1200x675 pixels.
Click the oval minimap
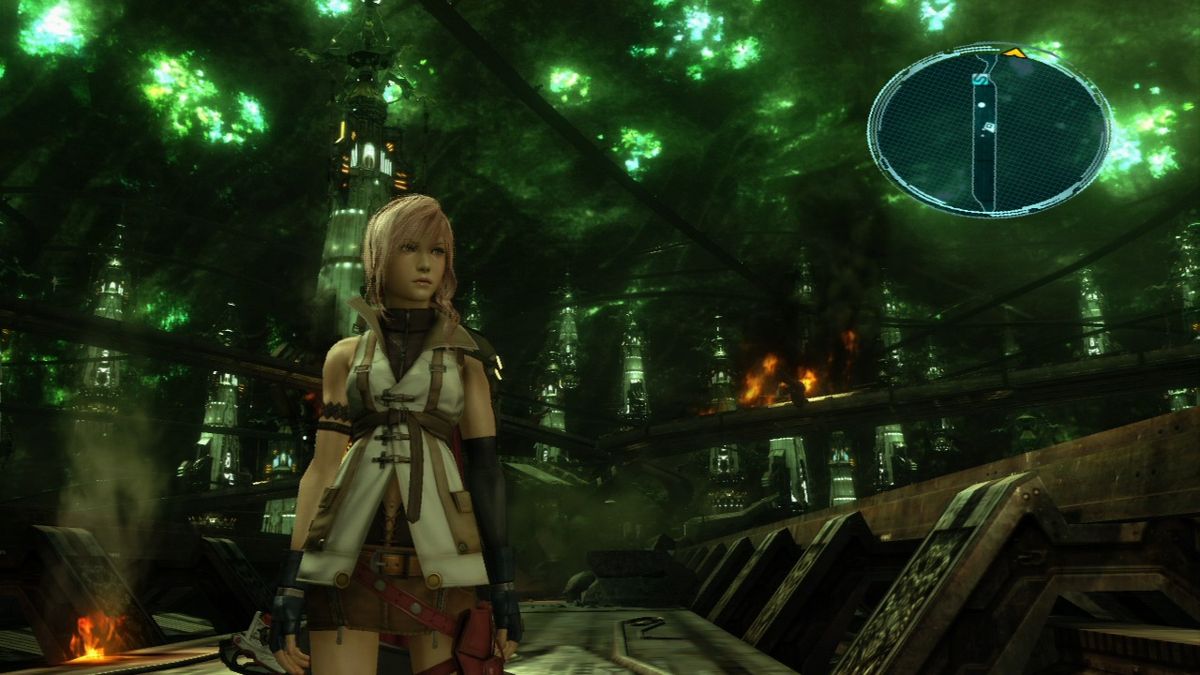[988, 130]
